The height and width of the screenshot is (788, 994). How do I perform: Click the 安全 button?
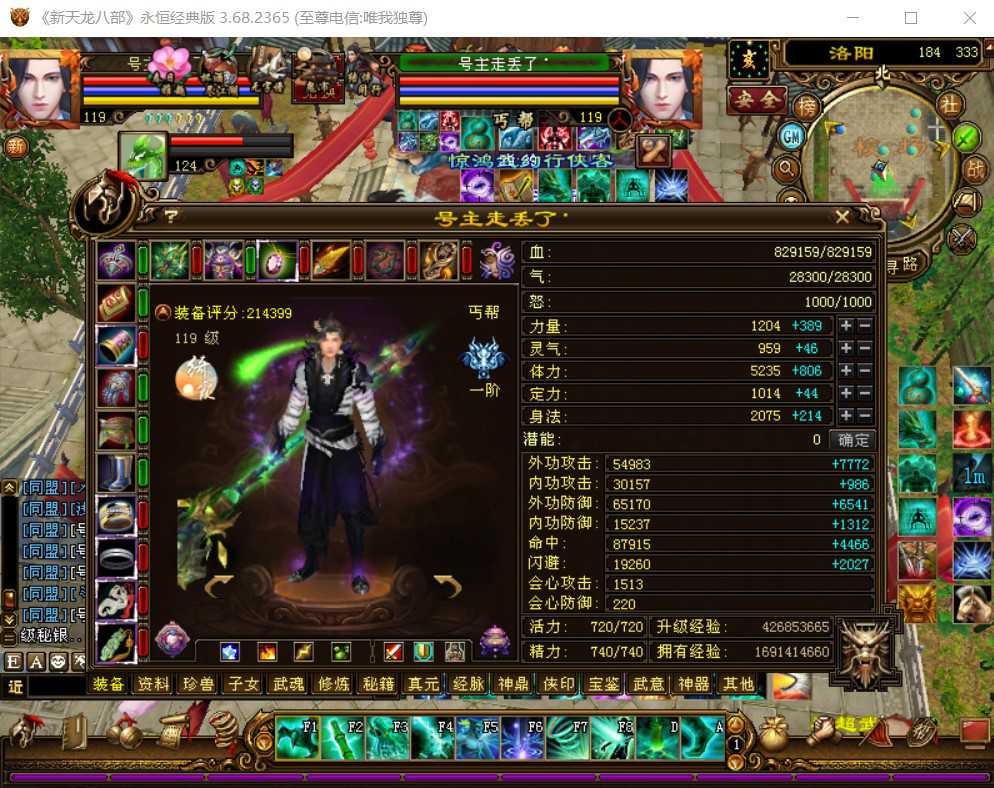(757, 99)
